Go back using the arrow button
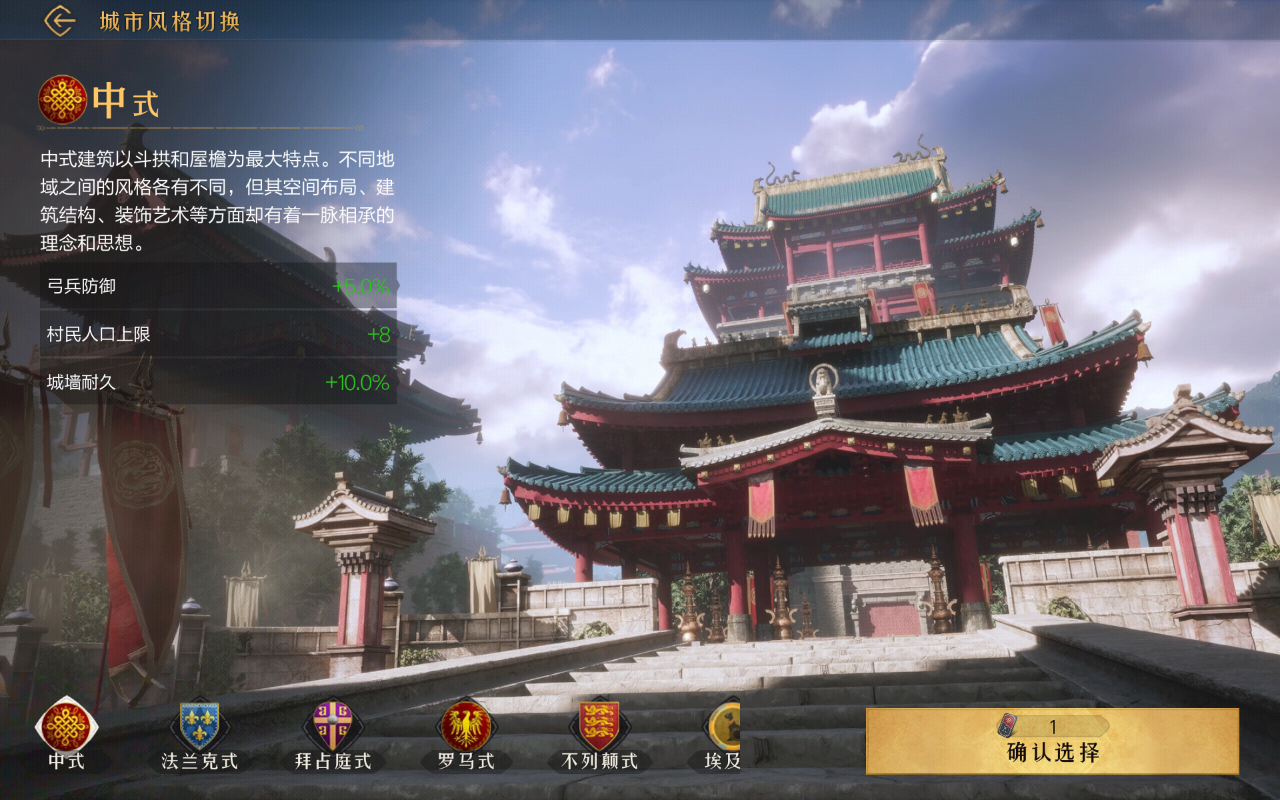The height and width of the screenshot is (800, 1280). [x=60, y=21]
